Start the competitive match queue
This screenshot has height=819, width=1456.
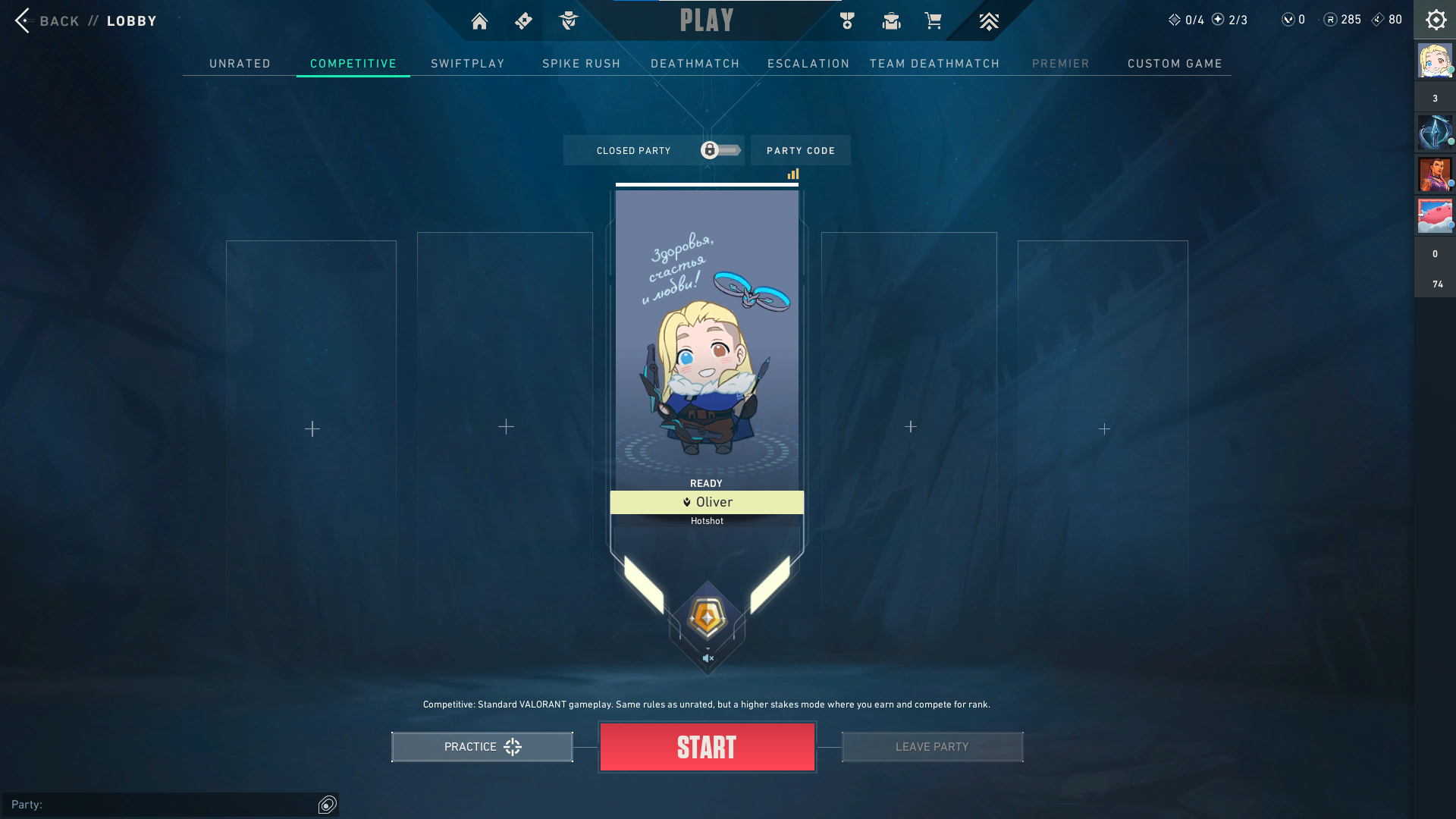(707, 747)
